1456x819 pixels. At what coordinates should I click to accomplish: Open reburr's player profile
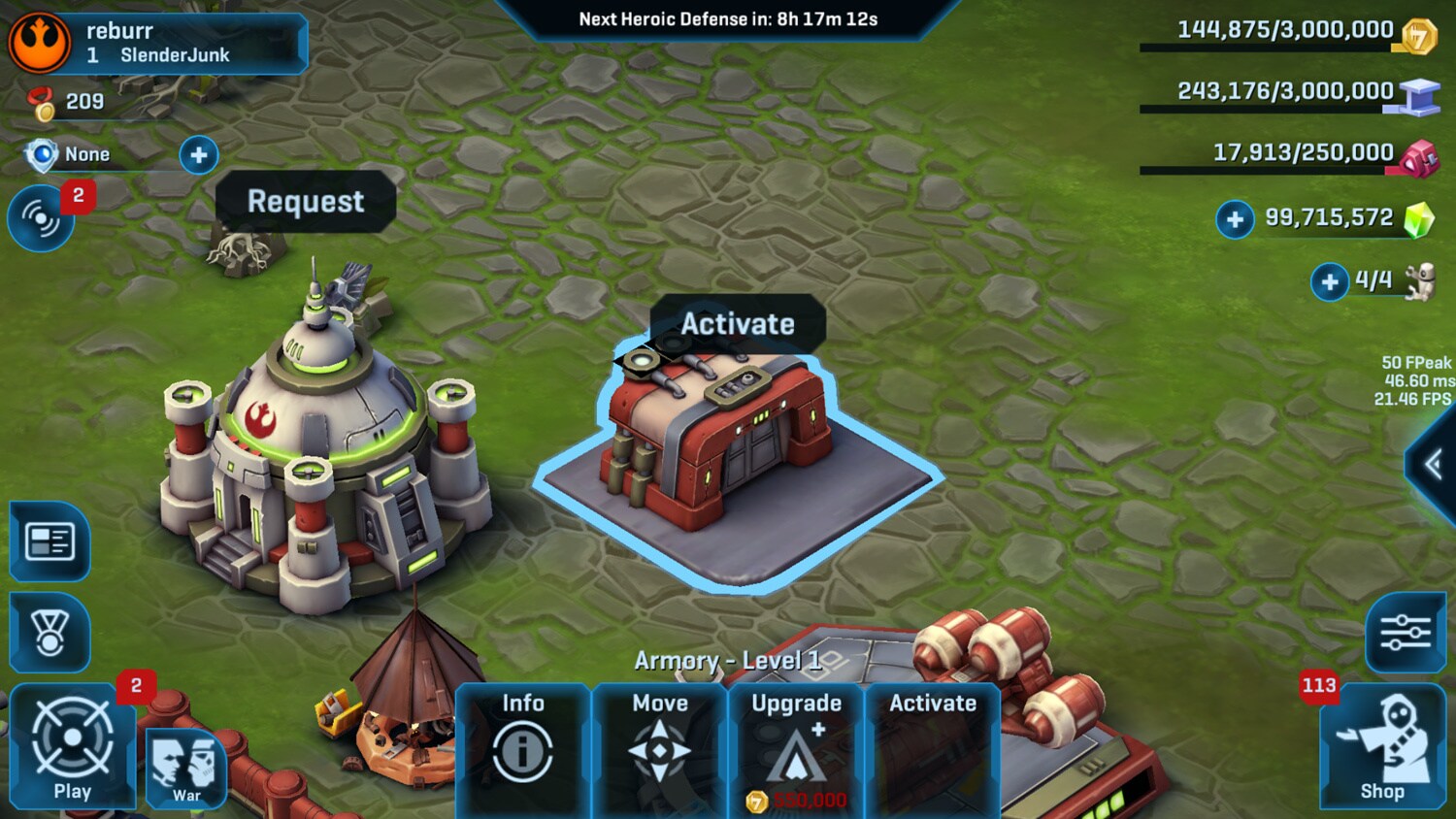[155, 43]
